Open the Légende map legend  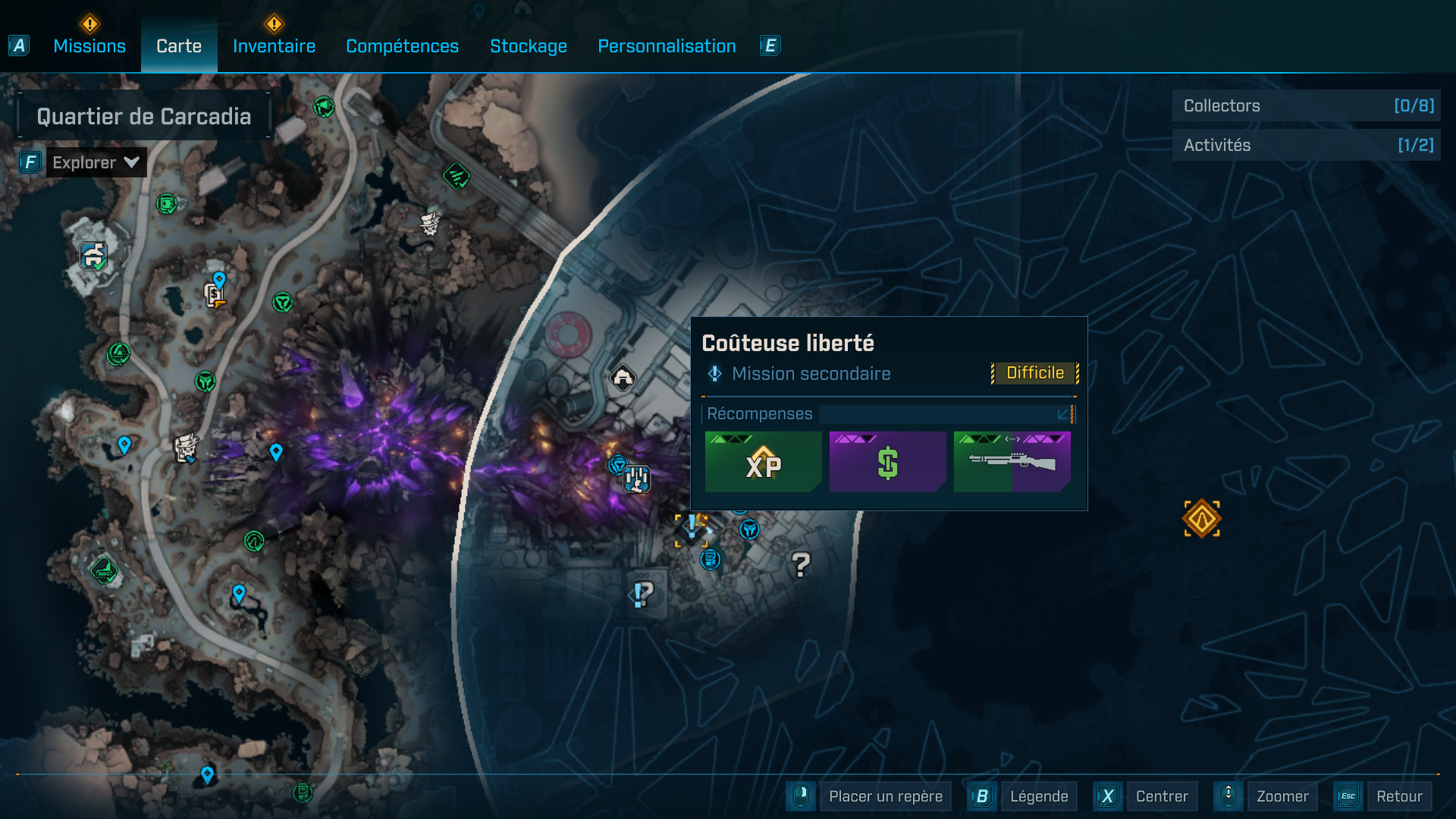click(x=1038, y=796)
